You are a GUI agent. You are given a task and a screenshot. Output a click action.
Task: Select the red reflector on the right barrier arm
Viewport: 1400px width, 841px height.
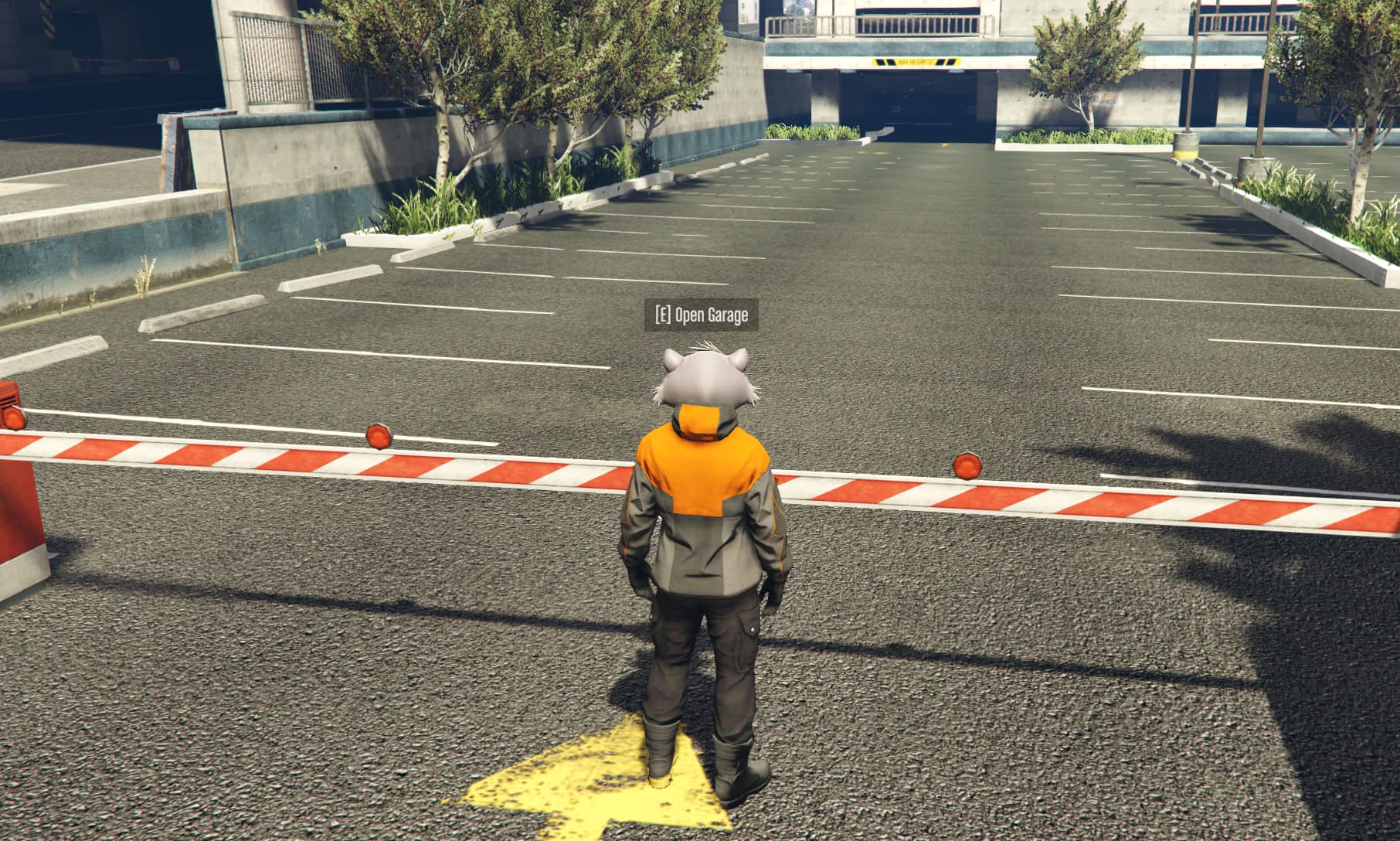point(967,468)
